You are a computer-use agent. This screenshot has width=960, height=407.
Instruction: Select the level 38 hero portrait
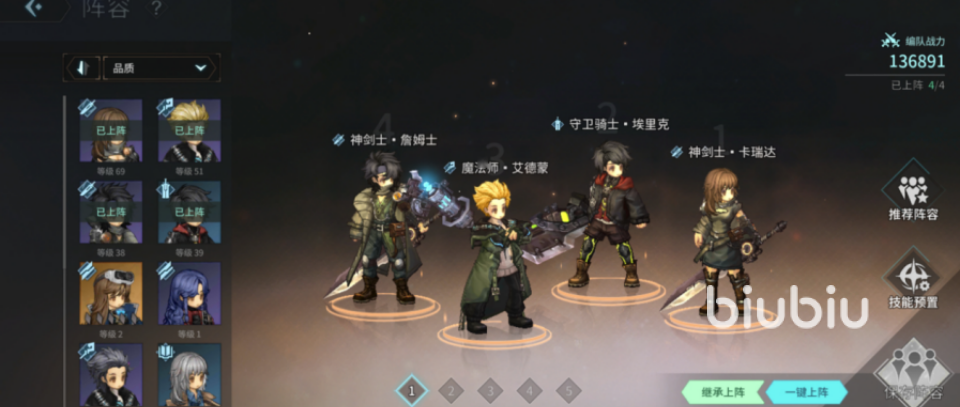tap(110, 212)
